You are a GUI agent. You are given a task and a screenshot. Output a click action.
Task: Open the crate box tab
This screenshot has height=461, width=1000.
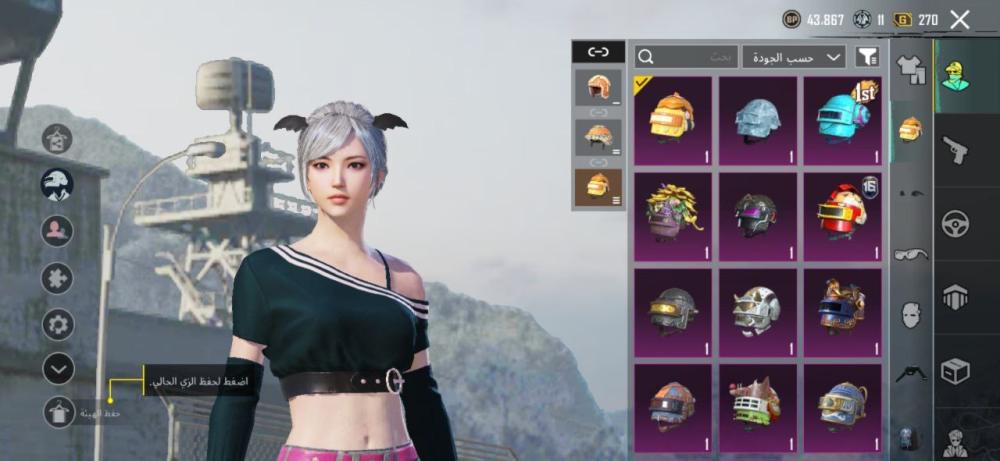click(956, 371)
